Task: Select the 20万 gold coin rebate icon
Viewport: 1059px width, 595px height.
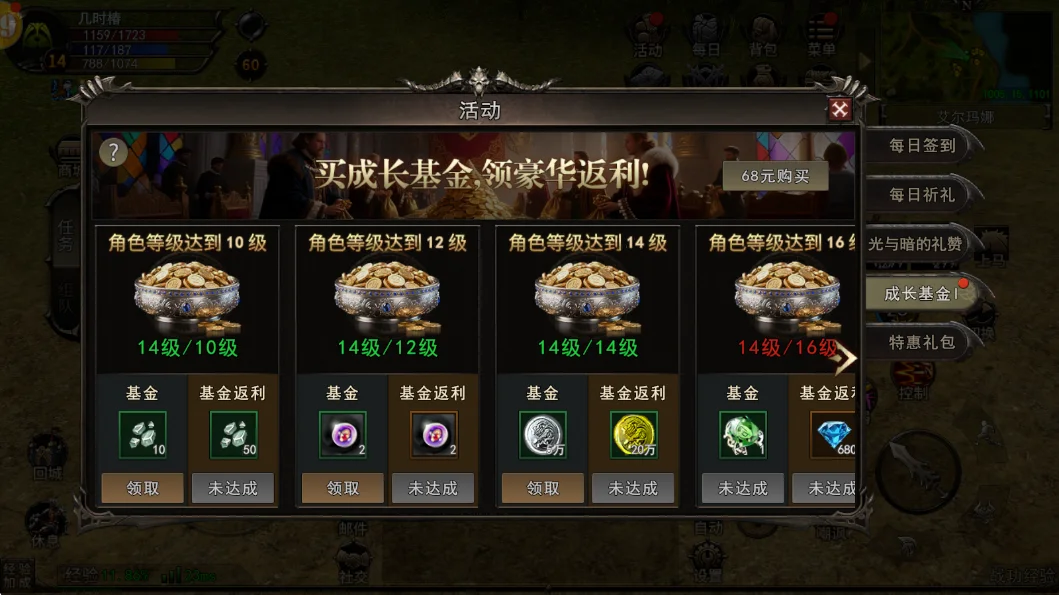Action: coord(633,435)
